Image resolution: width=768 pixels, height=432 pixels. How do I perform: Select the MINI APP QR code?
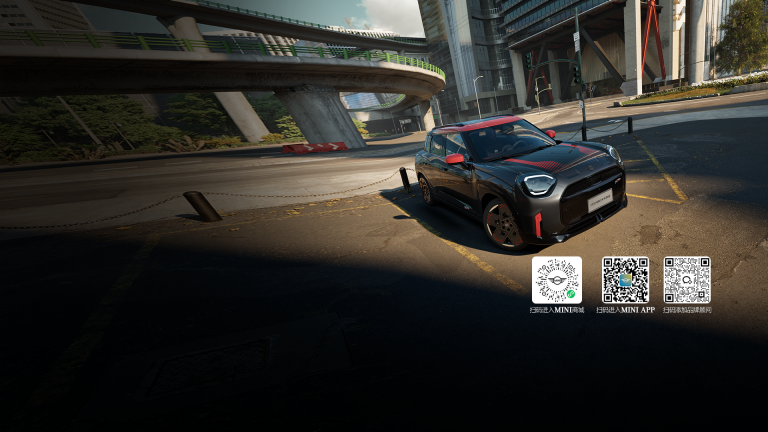[625, 280]
